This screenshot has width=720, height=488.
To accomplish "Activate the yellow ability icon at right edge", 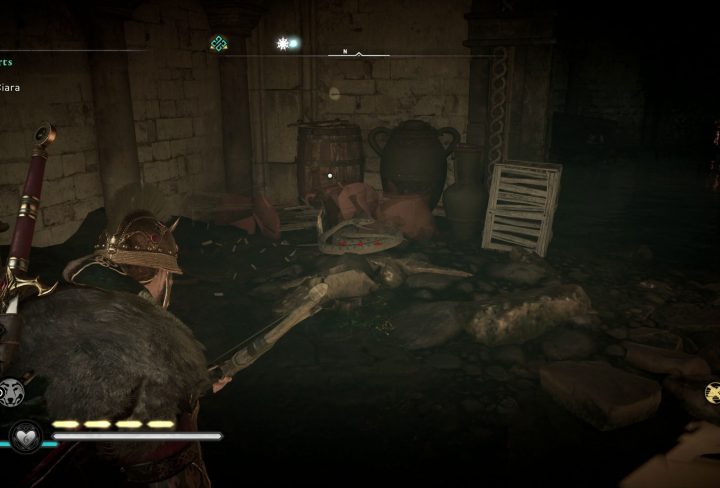I will click(x=711, y=392).
